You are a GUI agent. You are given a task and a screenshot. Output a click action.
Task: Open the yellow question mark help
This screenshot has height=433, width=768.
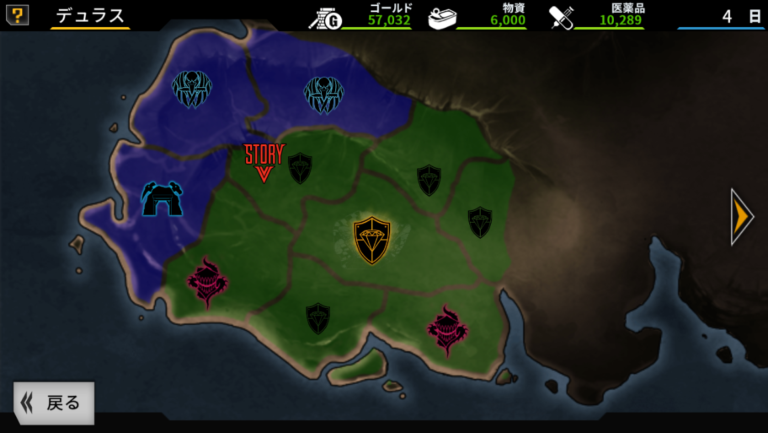[x=17, y=15]
